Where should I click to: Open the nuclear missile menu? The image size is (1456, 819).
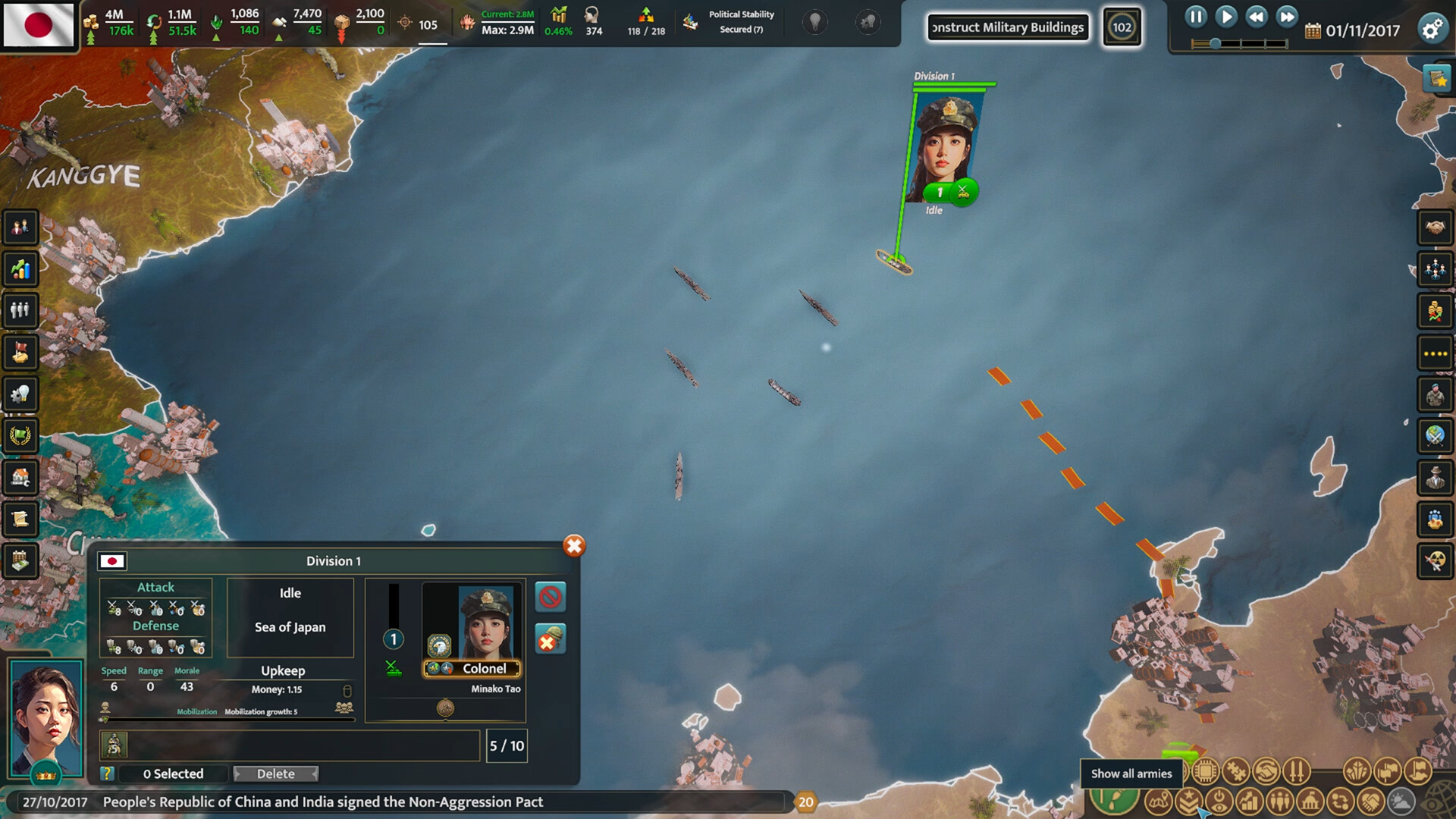pyautogui.click(x=1435, y=561)
